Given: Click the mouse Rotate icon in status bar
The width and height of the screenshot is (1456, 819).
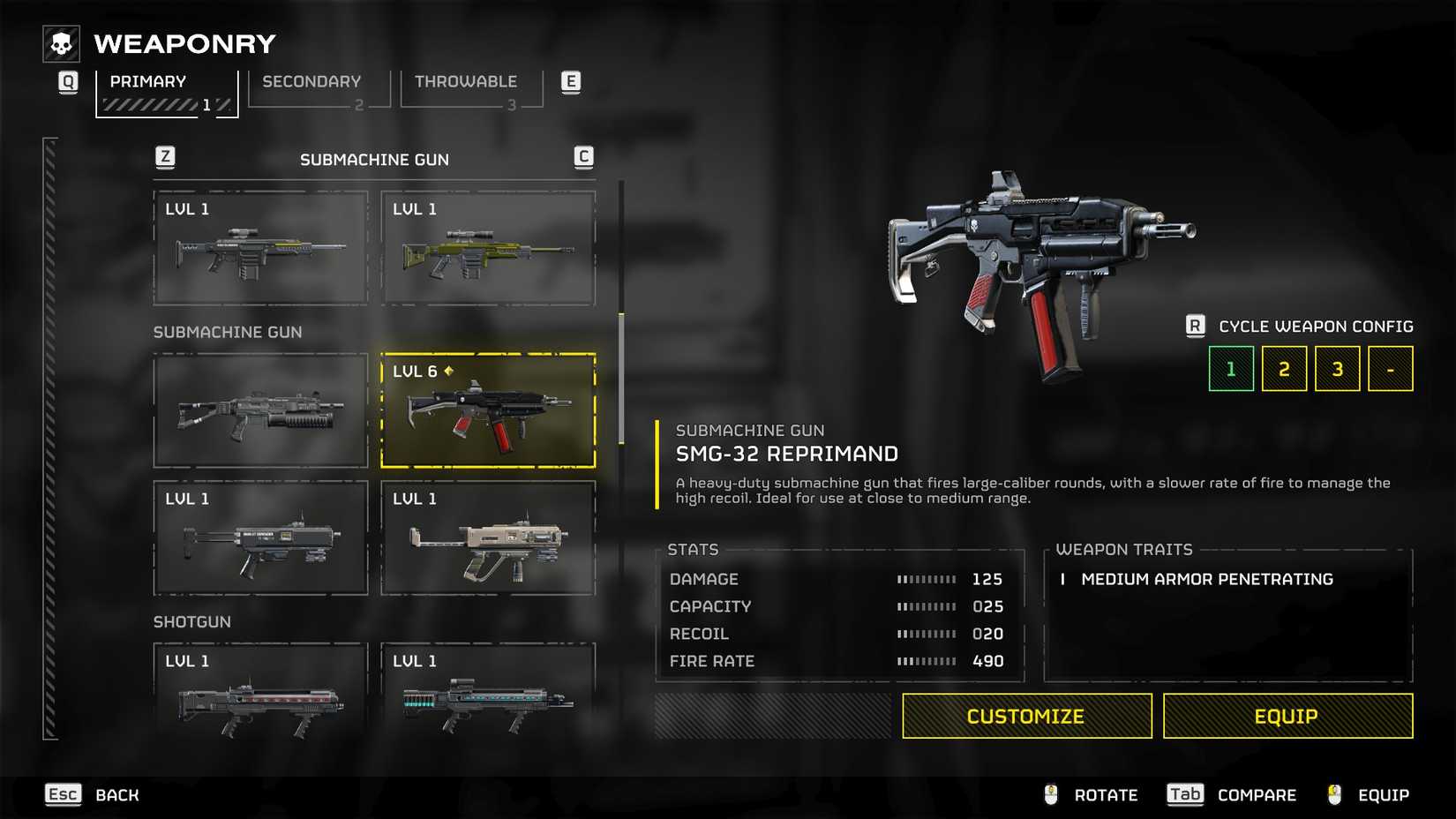Looking at the screenshot, I should [x=1049, y=794].
